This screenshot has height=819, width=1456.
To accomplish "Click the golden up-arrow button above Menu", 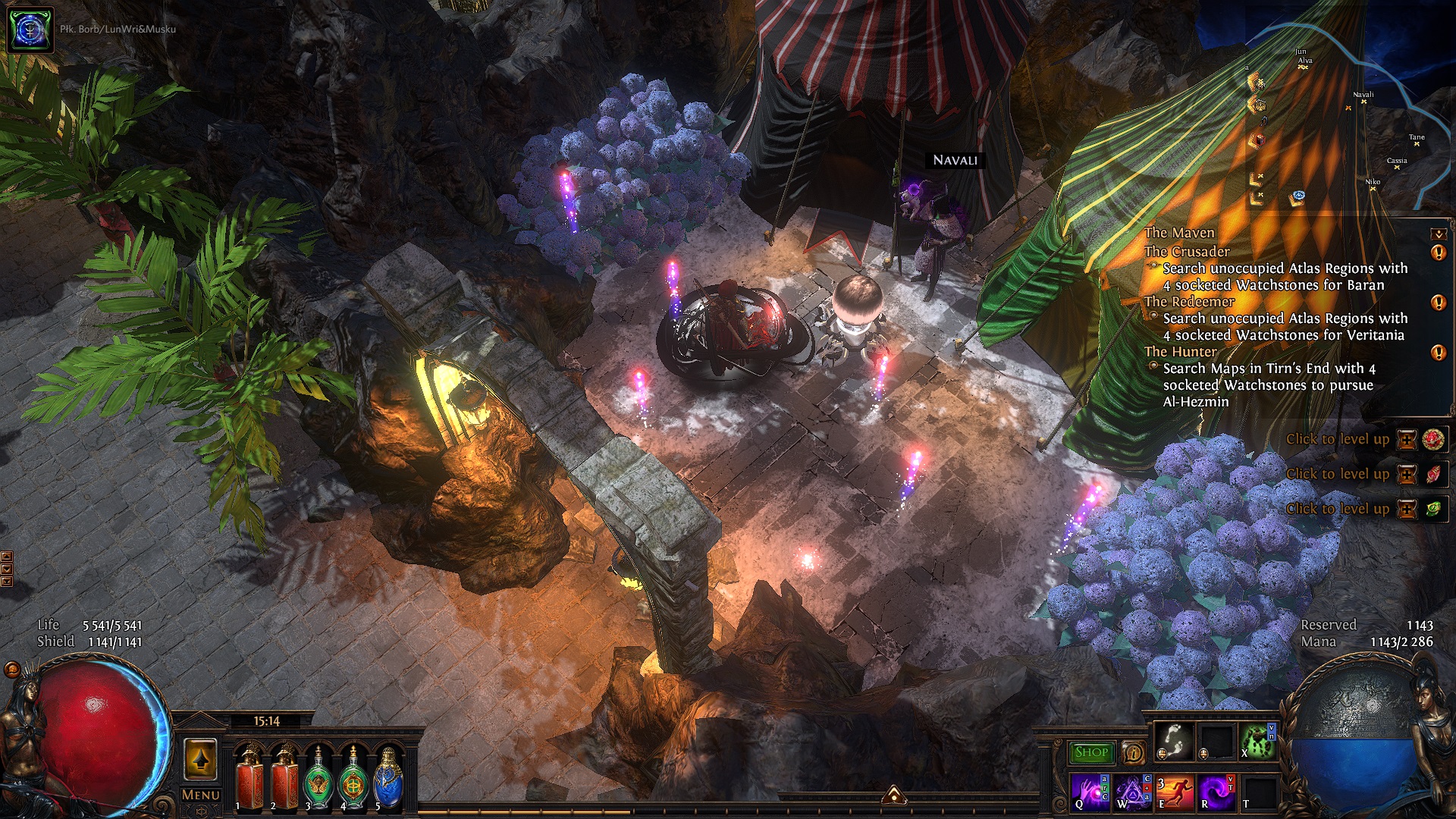I will tap(200, 758).
